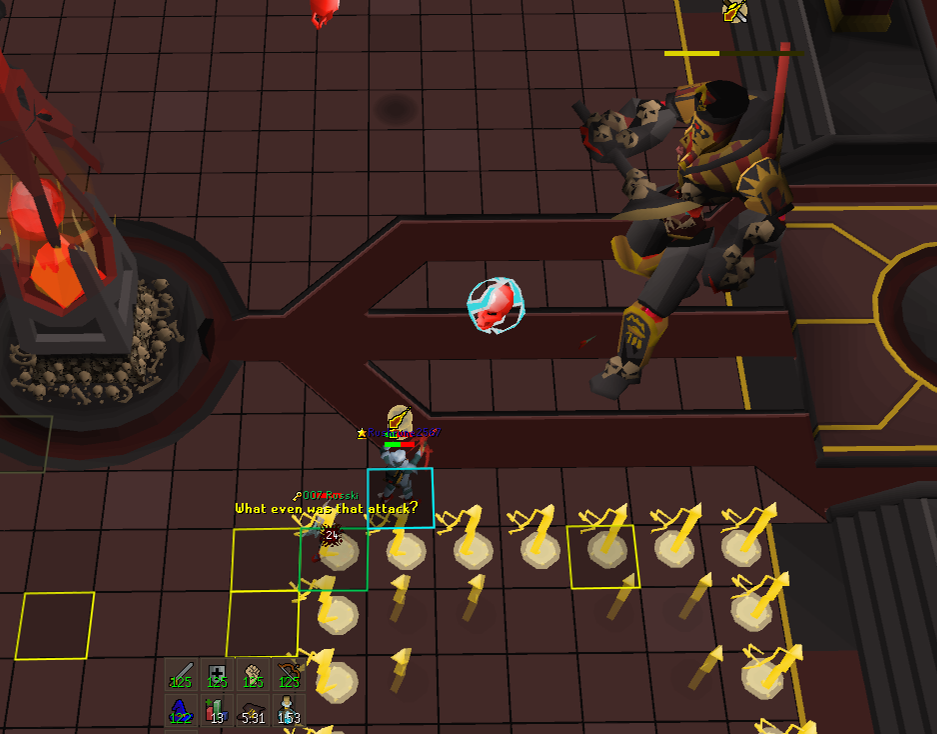Screen dimensions: 937x734
Task: Click the brown hat timer infobox
Action: tap(253, 710)
